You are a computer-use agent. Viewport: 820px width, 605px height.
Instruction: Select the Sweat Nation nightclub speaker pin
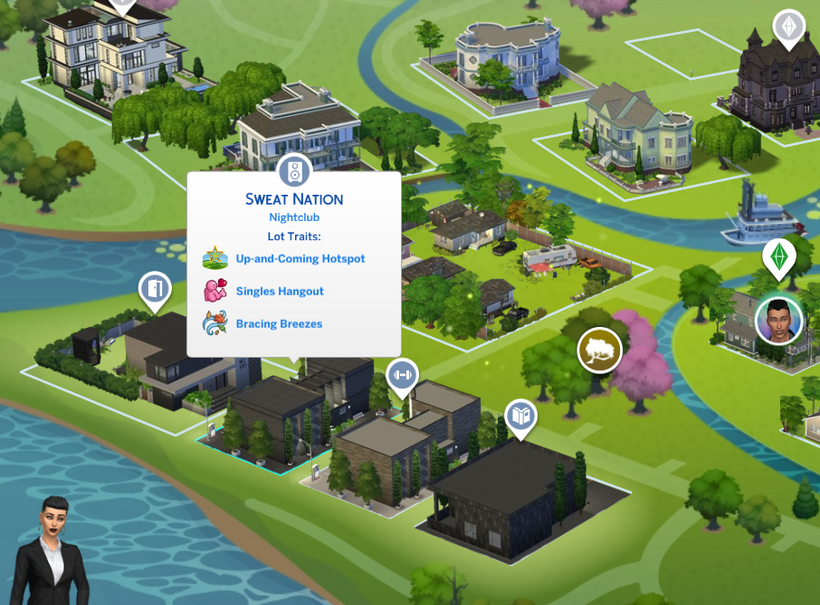coord(294,173)
